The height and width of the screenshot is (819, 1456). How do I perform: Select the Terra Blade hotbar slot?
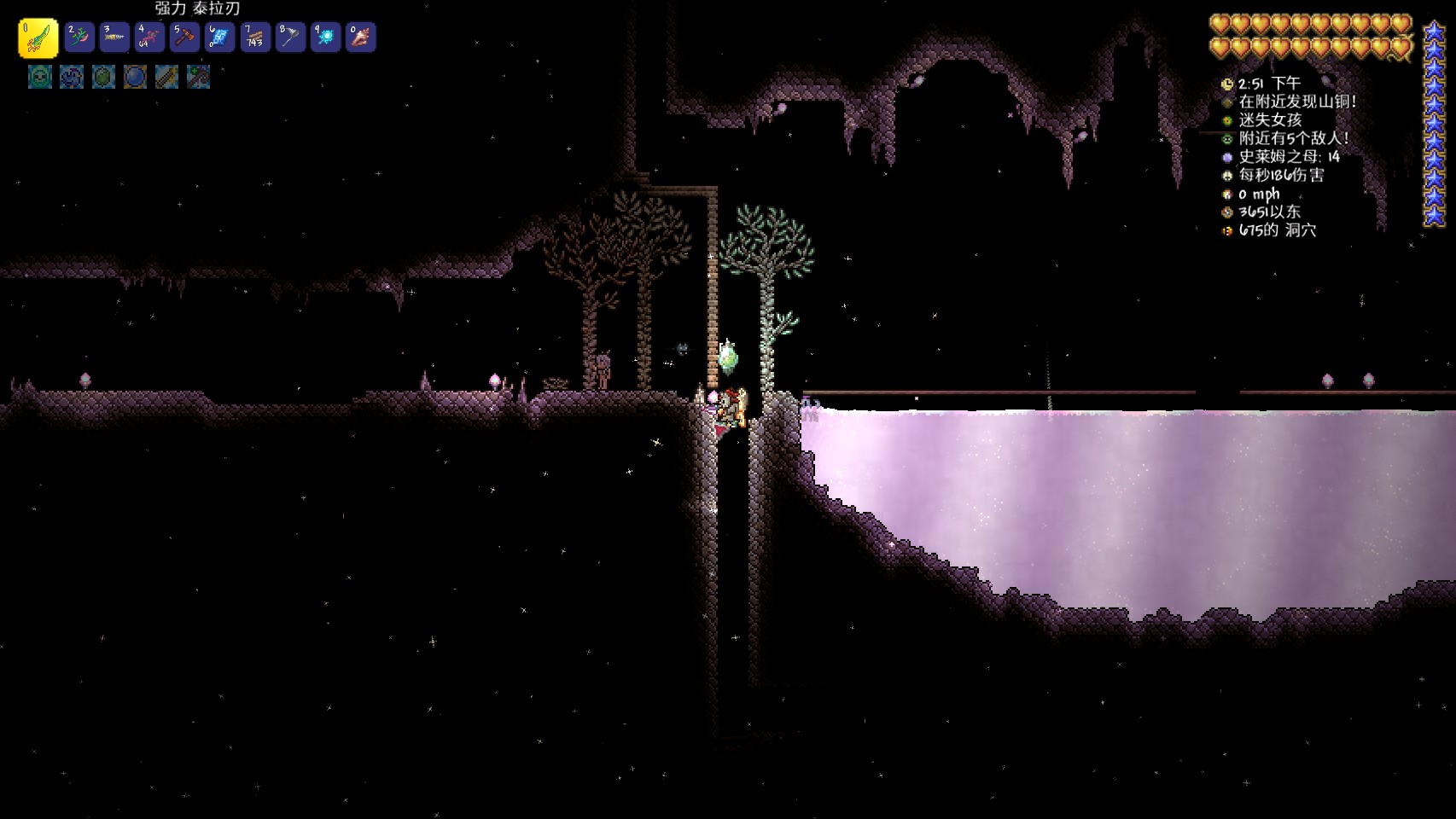[38, 38]
